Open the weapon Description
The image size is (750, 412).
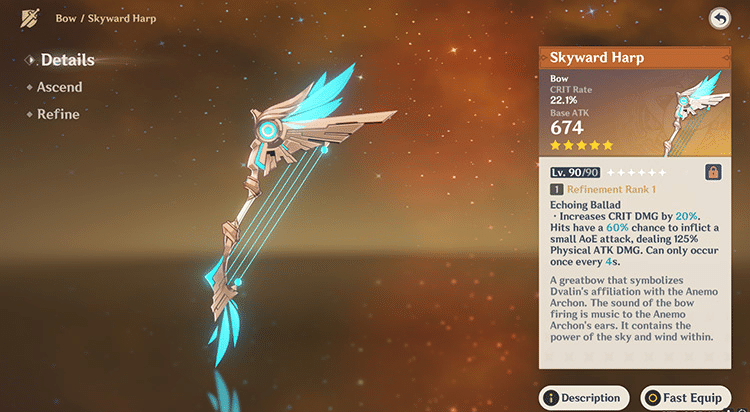584,397
